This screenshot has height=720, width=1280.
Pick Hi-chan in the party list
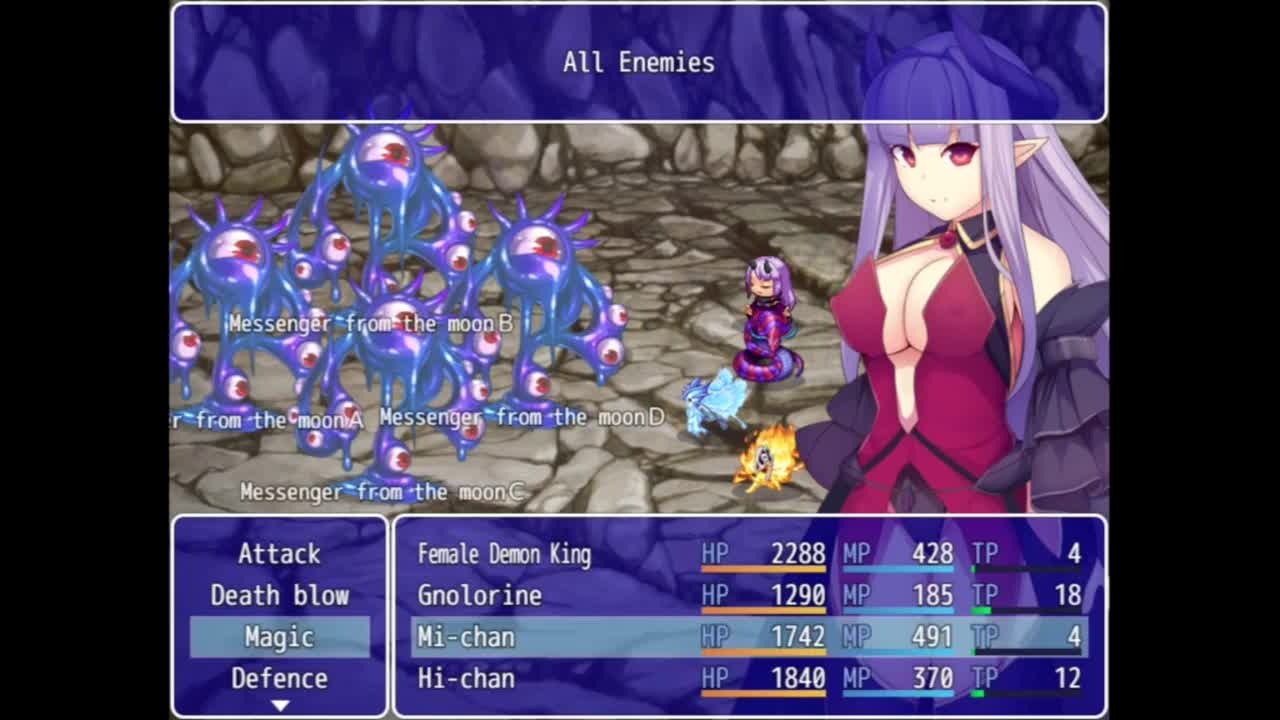(749, 679)
